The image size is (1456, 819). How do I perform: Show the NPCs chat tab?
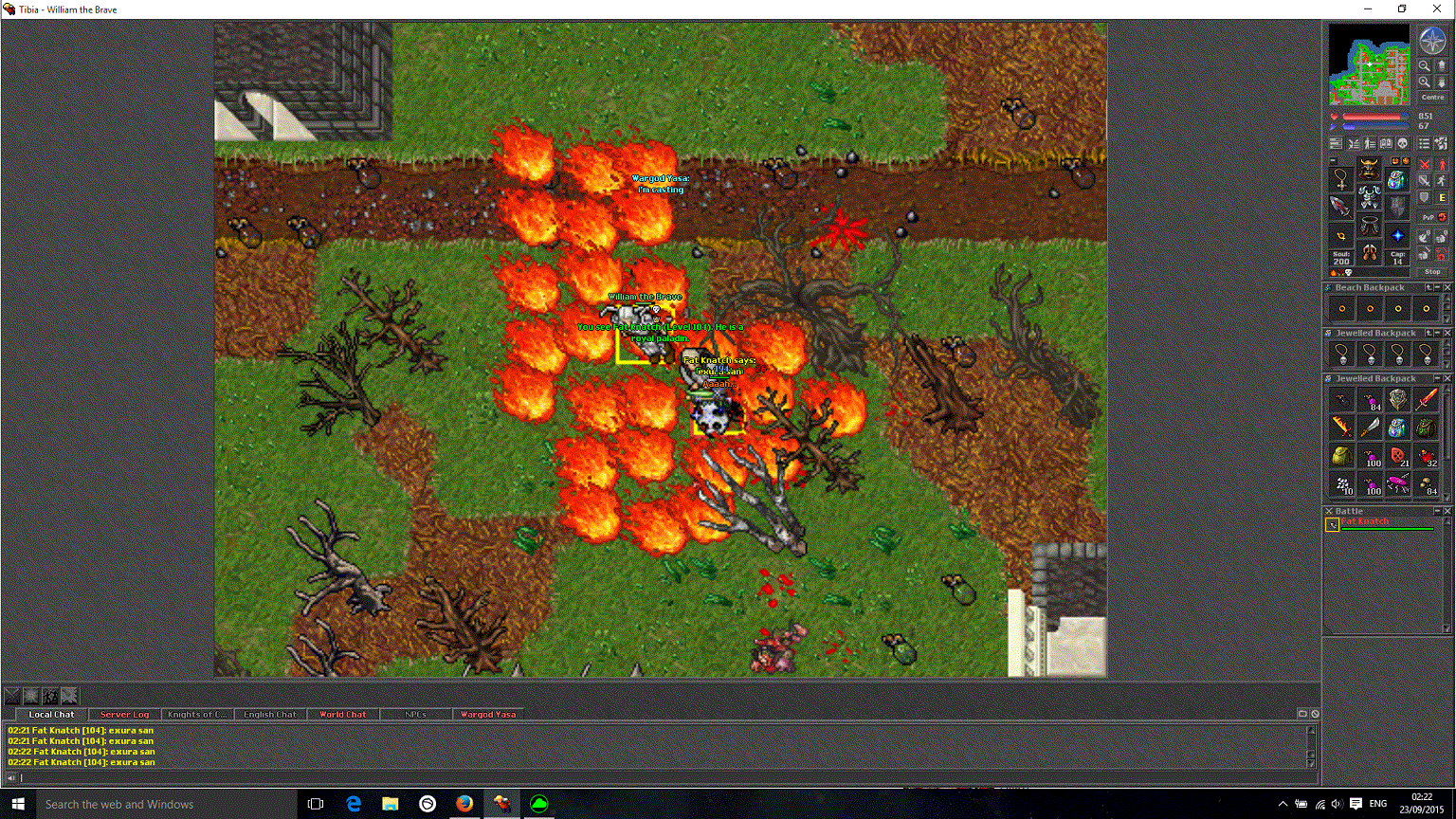415,715
